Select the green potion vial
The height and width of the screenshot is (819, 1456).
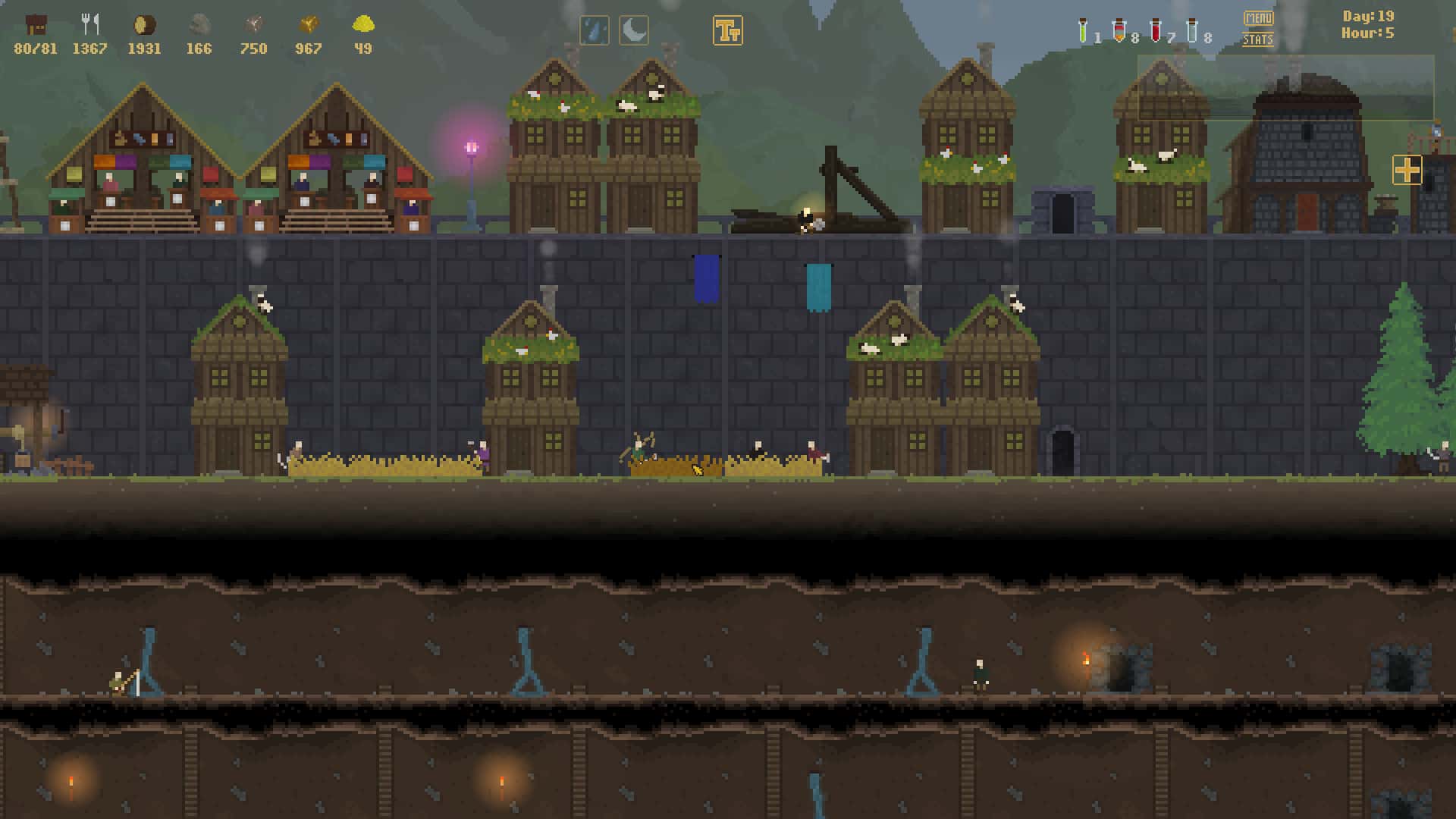(1083, 30)
